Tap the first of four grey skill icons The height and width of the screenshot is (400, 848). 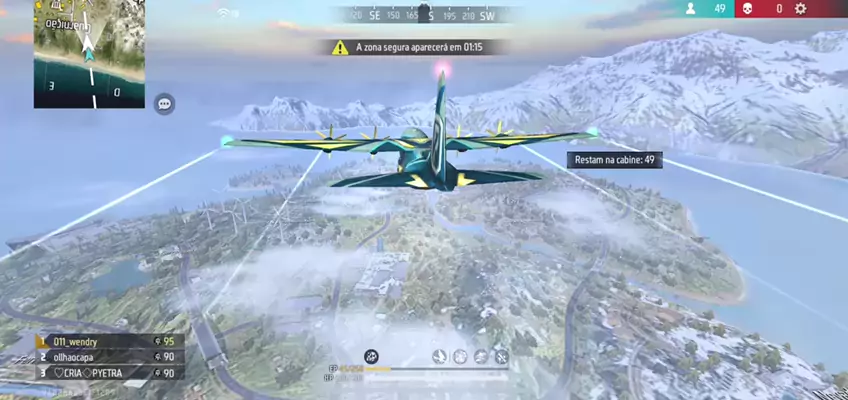[x=439, y=356]
